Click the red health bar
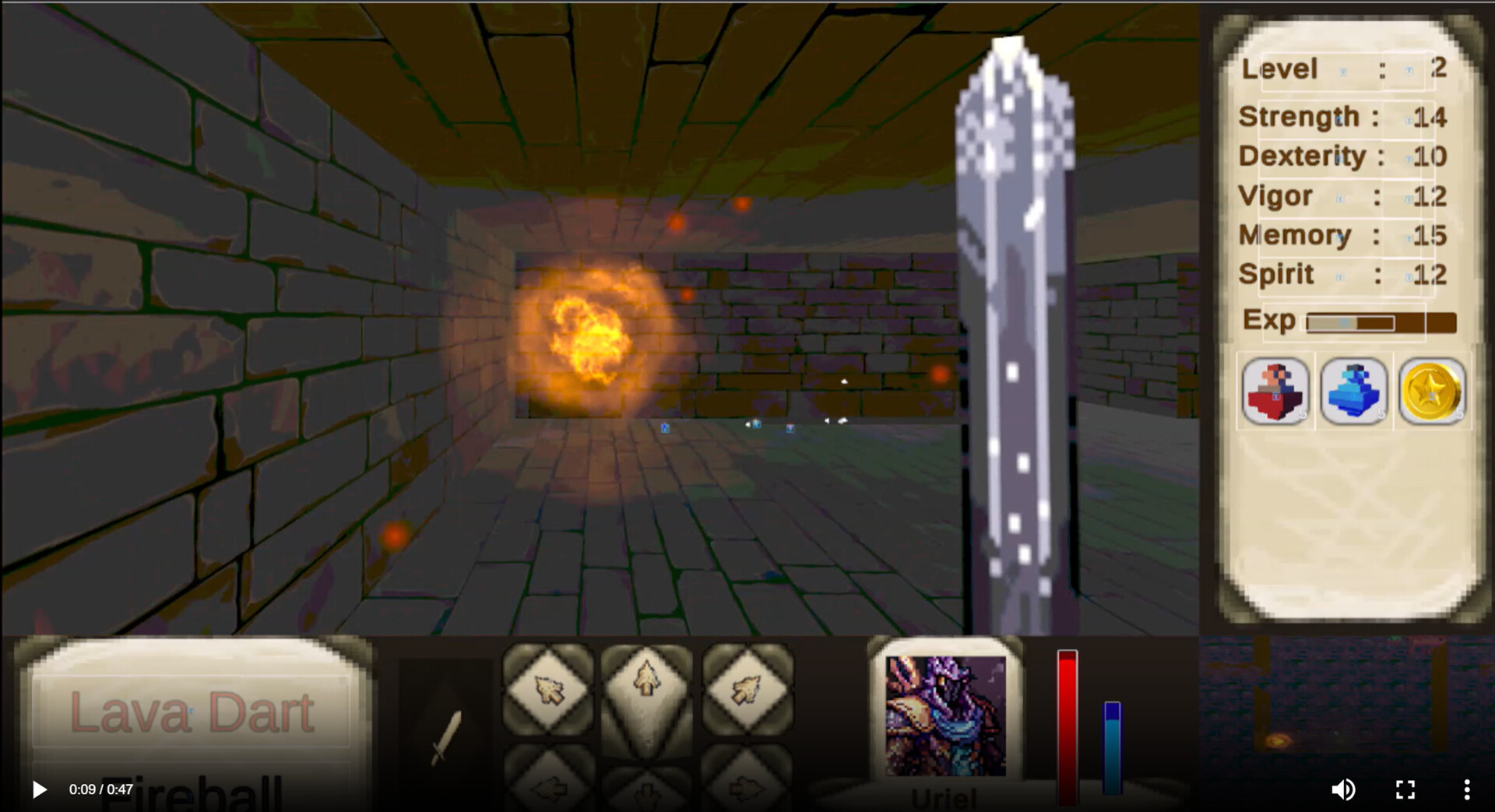Screen dimensions: 1495x812 1066,724
